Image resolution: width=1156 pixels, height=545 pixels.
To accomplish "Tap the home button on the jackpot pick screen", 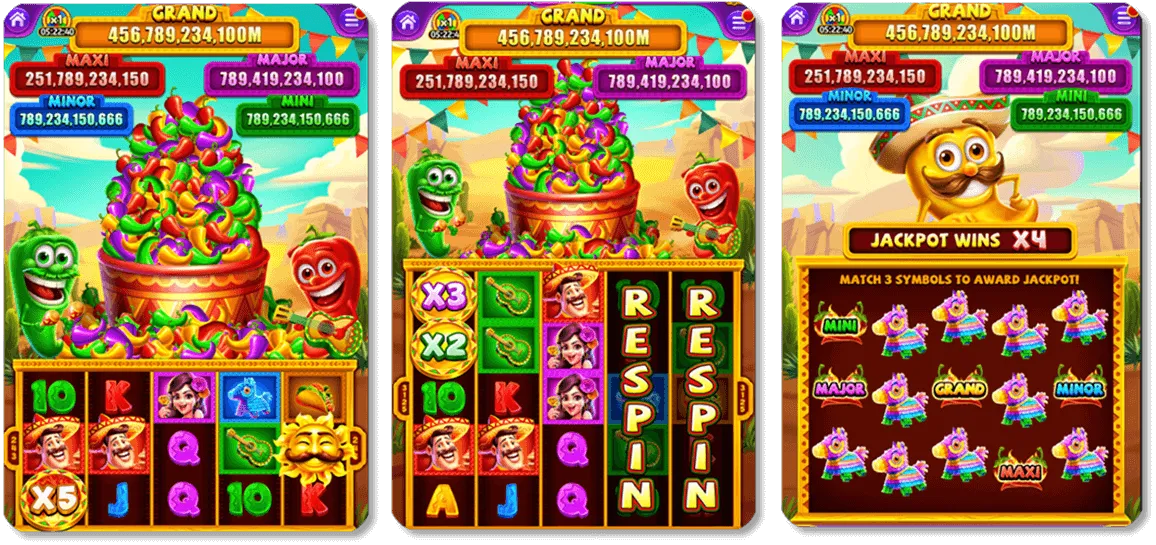I will (795, 20).
